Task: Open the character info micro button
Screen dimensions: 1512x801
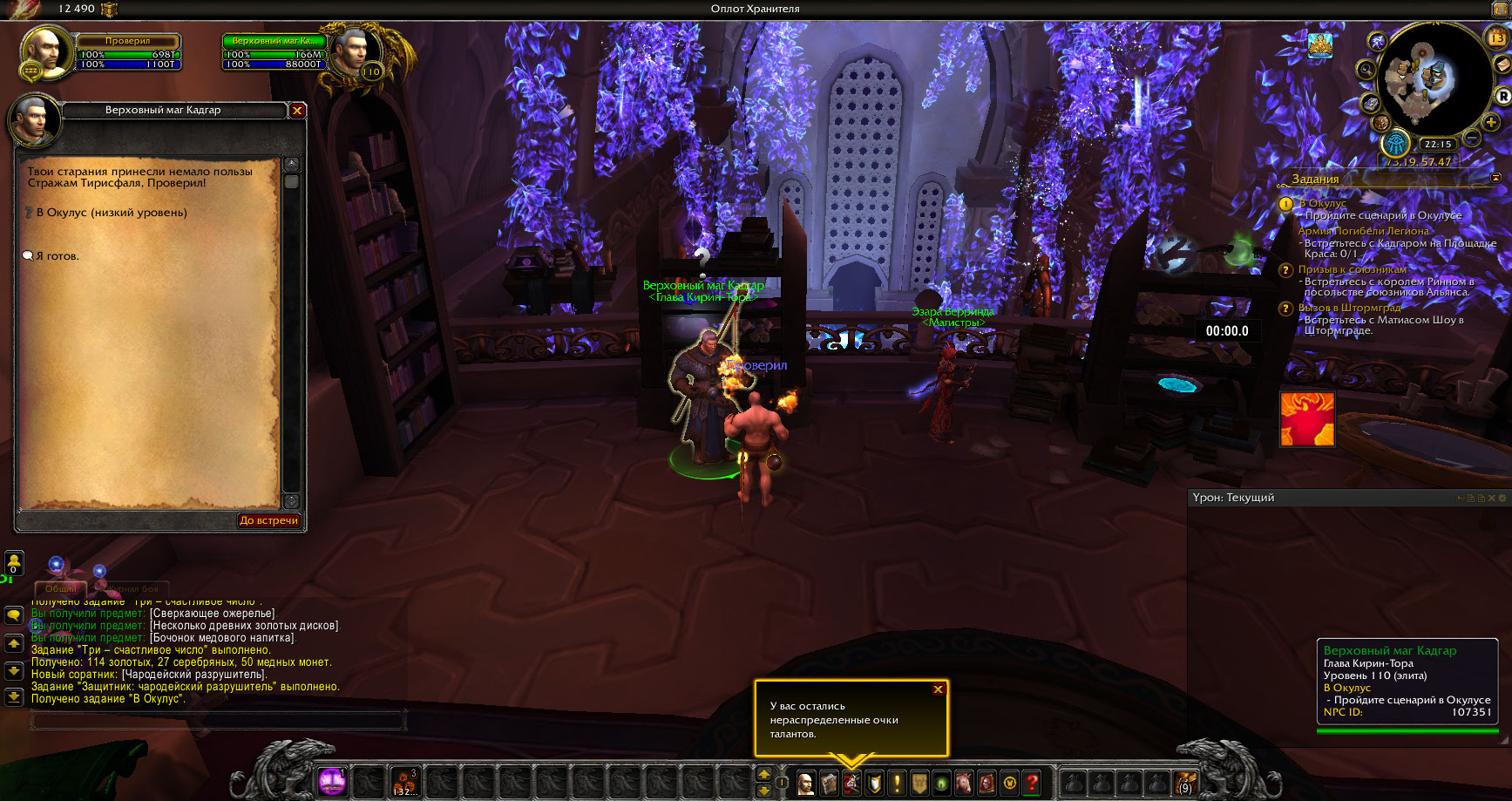Action: coord(806,782)
